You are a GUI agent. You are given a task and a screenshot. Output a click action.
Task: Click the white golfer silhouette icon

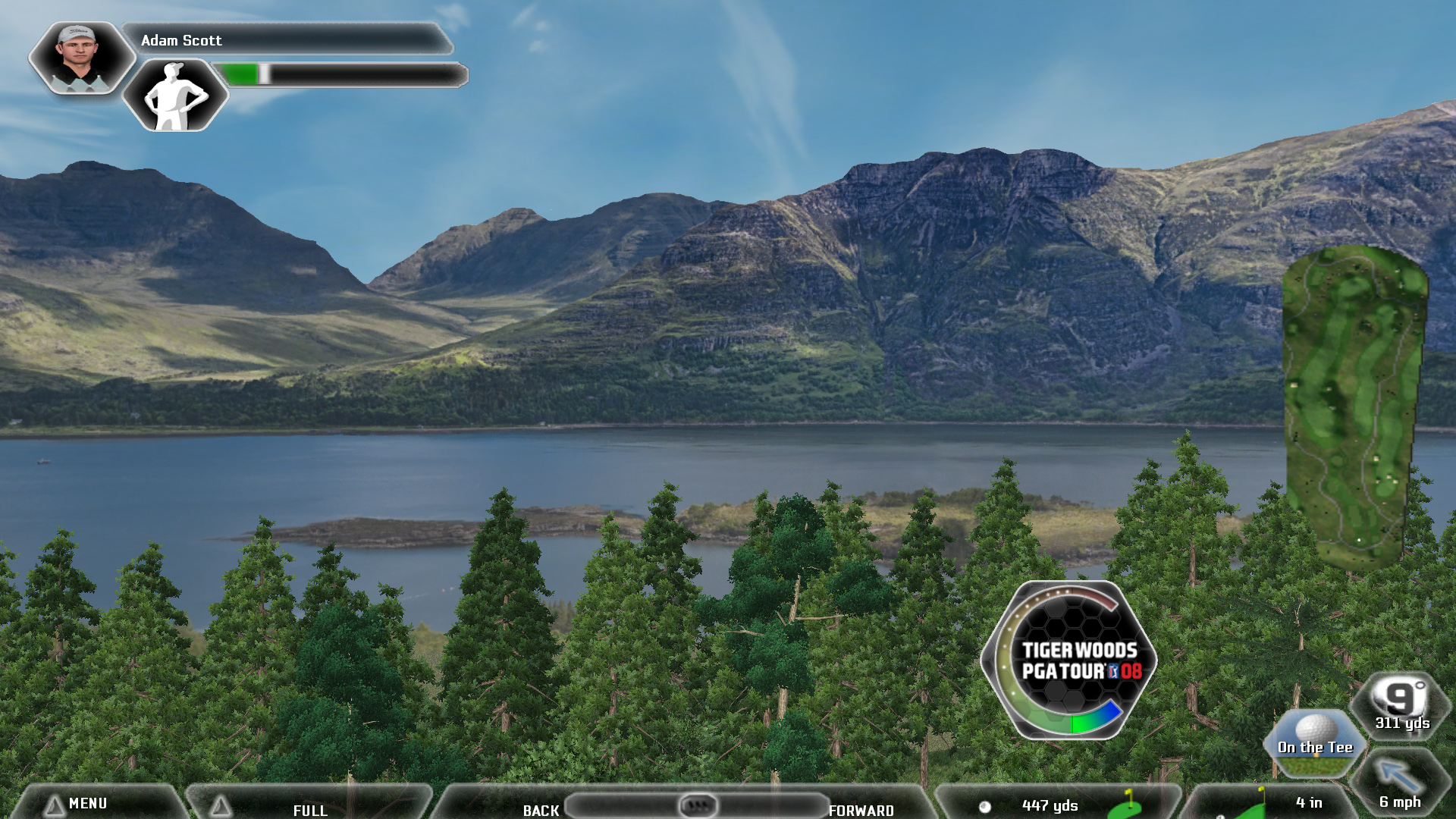pyautogui.click(x=175, y=96)
